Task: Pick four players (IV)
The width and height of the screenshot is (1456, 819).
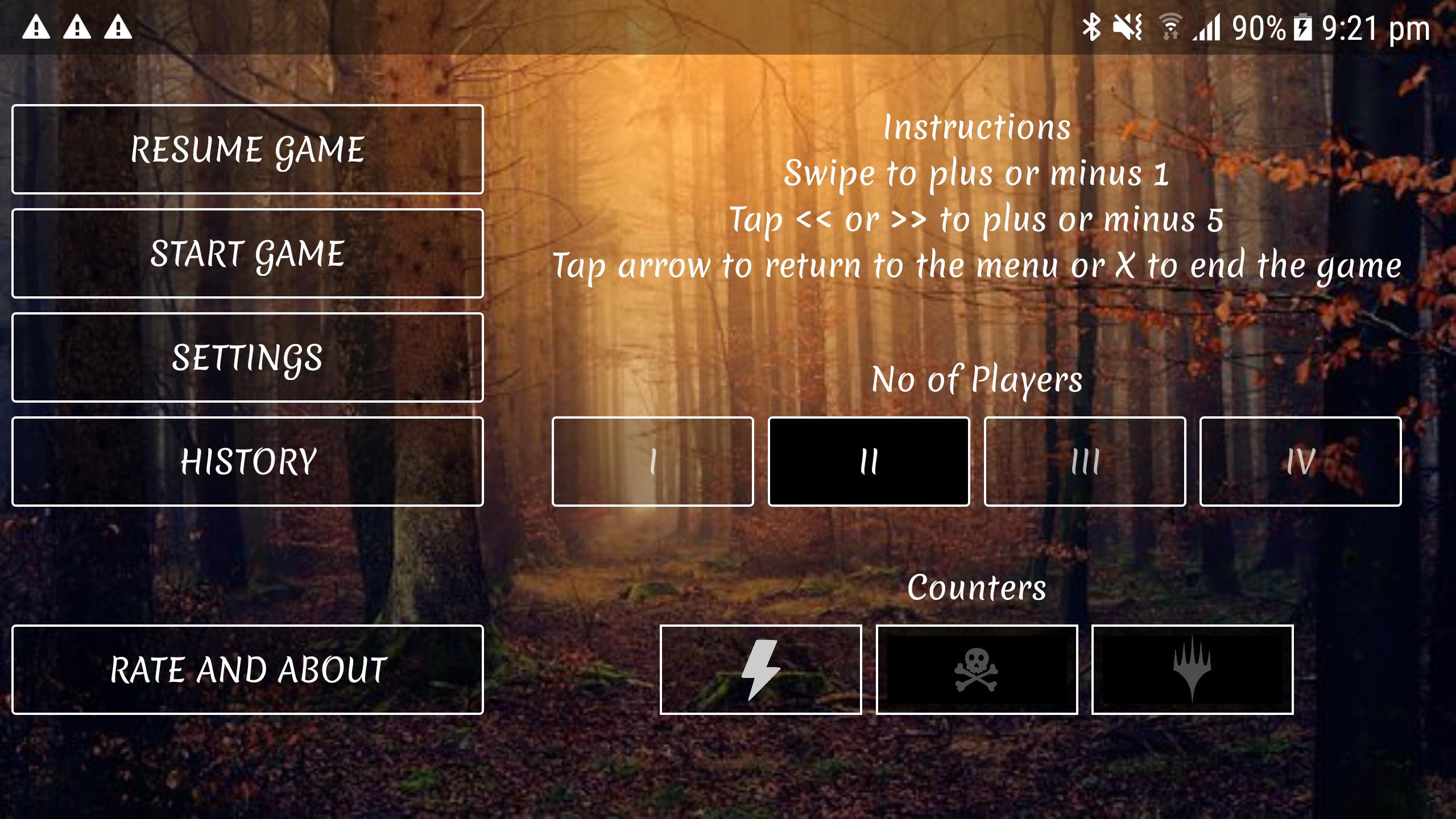Action: click(1300, 461)
